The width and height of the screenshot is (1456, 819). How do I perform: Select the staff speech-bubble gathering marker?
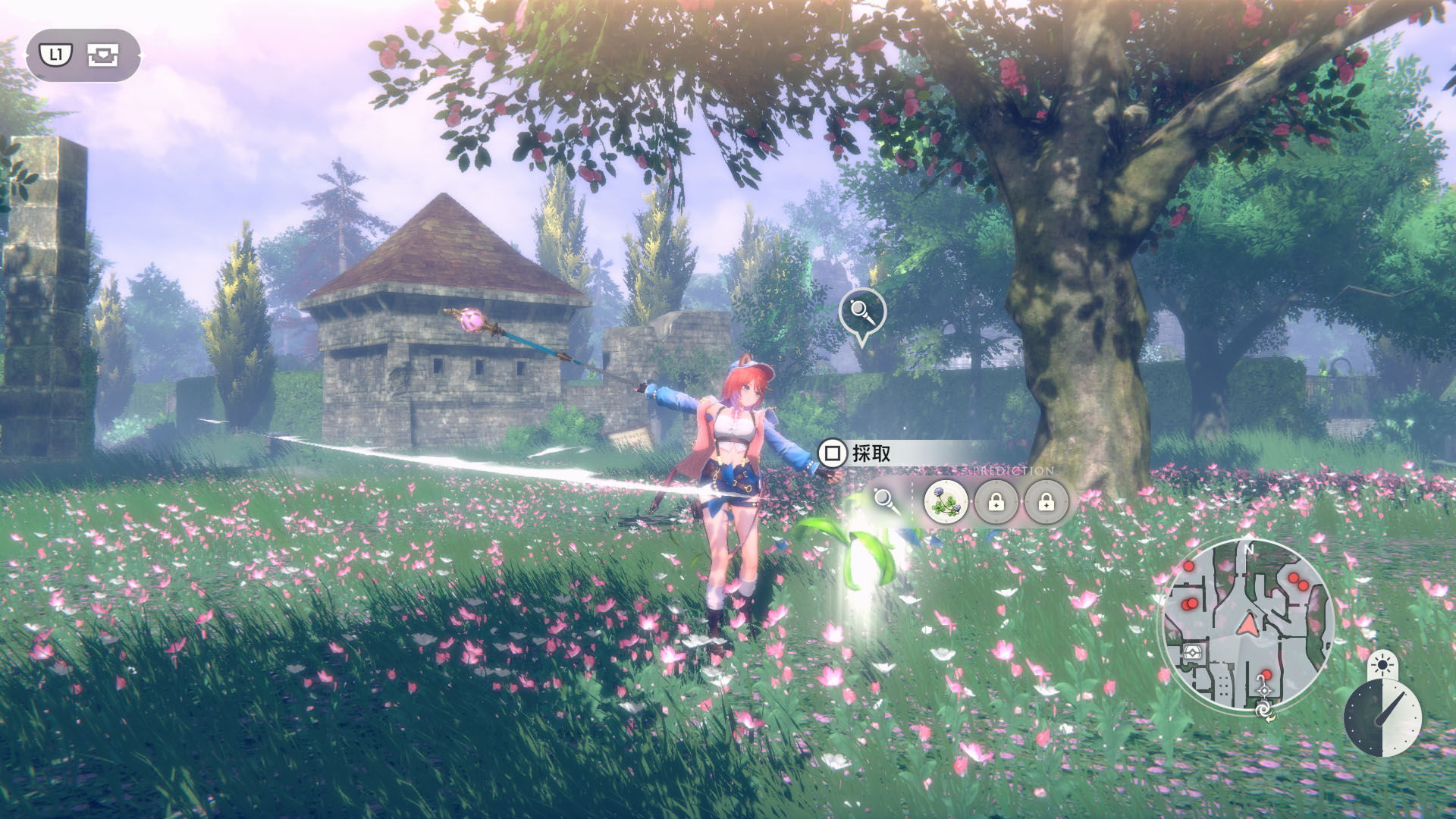pyautogui.click(x=862, y=312)
